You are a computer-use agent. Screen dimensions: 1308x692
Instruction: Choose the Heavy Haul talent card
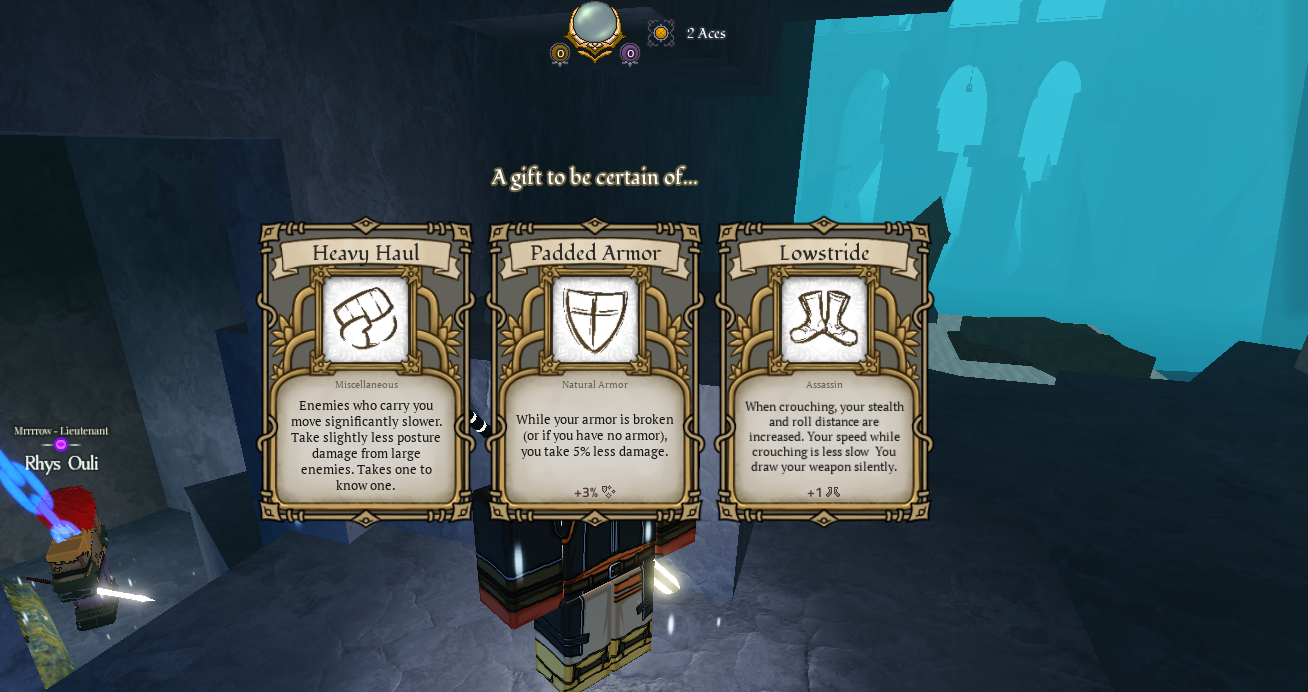(x=366, y=372)
